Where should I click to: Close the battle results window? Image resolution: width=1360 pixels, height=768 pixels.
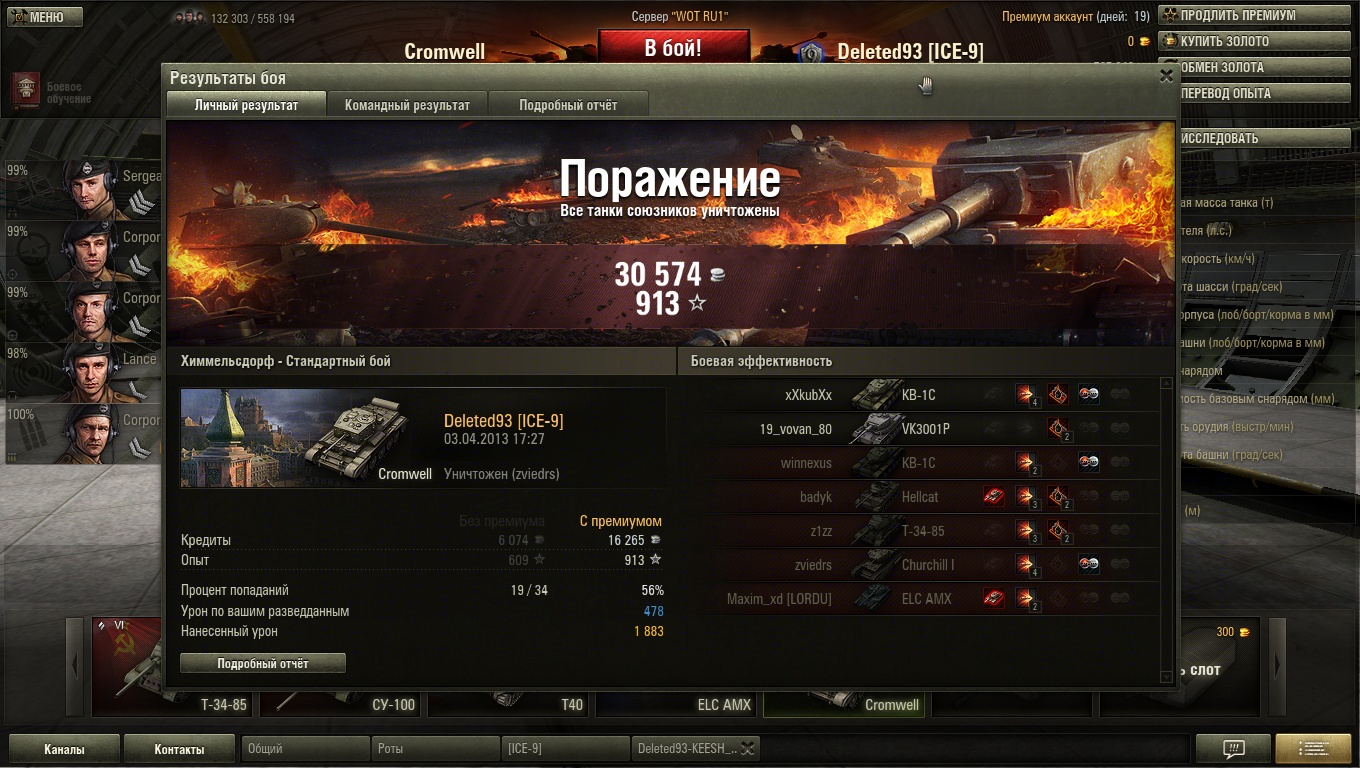(1165, 76)
